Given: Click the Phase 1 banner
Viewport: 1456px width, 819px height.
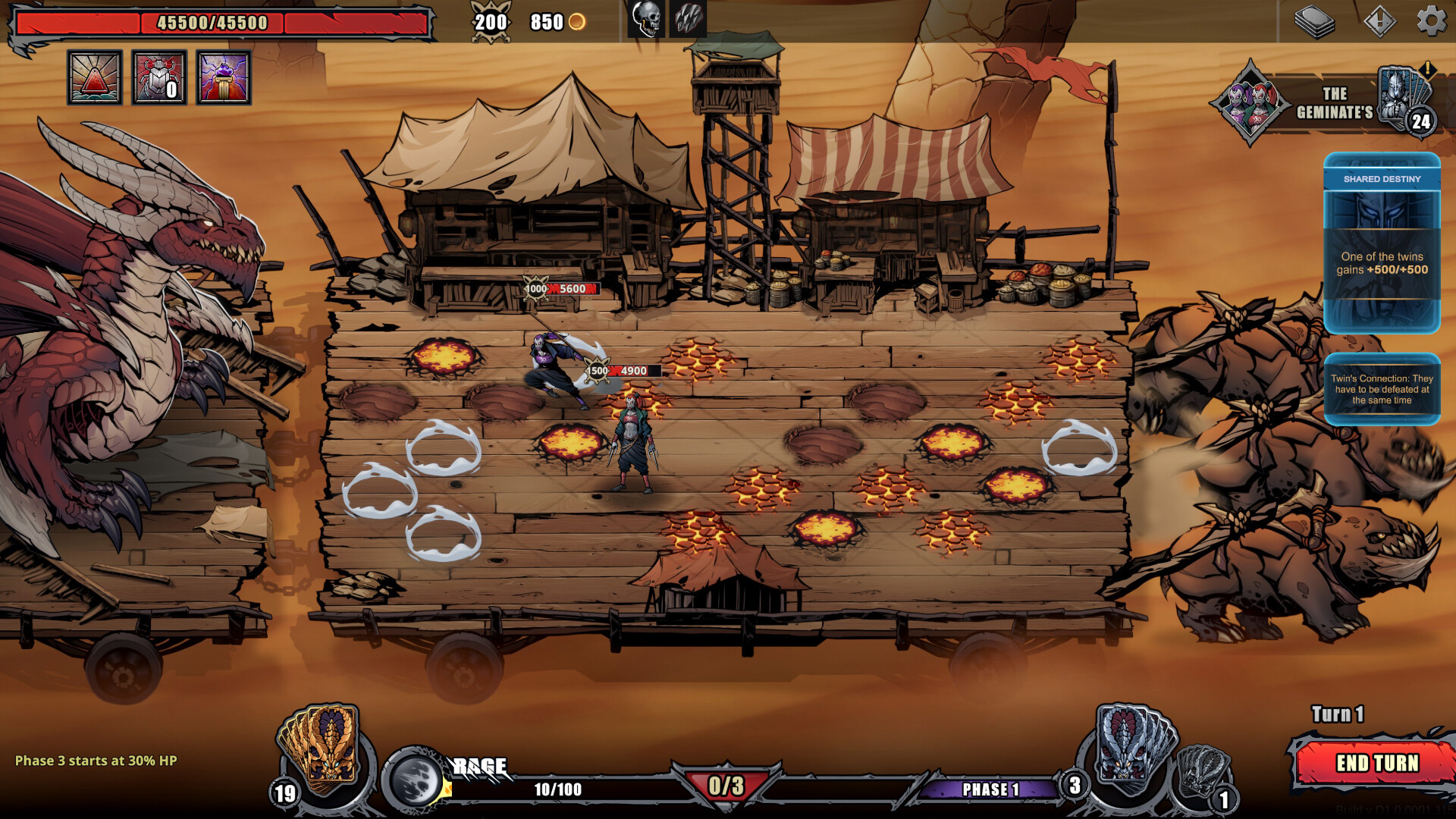Looking at the screenshot, I should coord(986,789).
